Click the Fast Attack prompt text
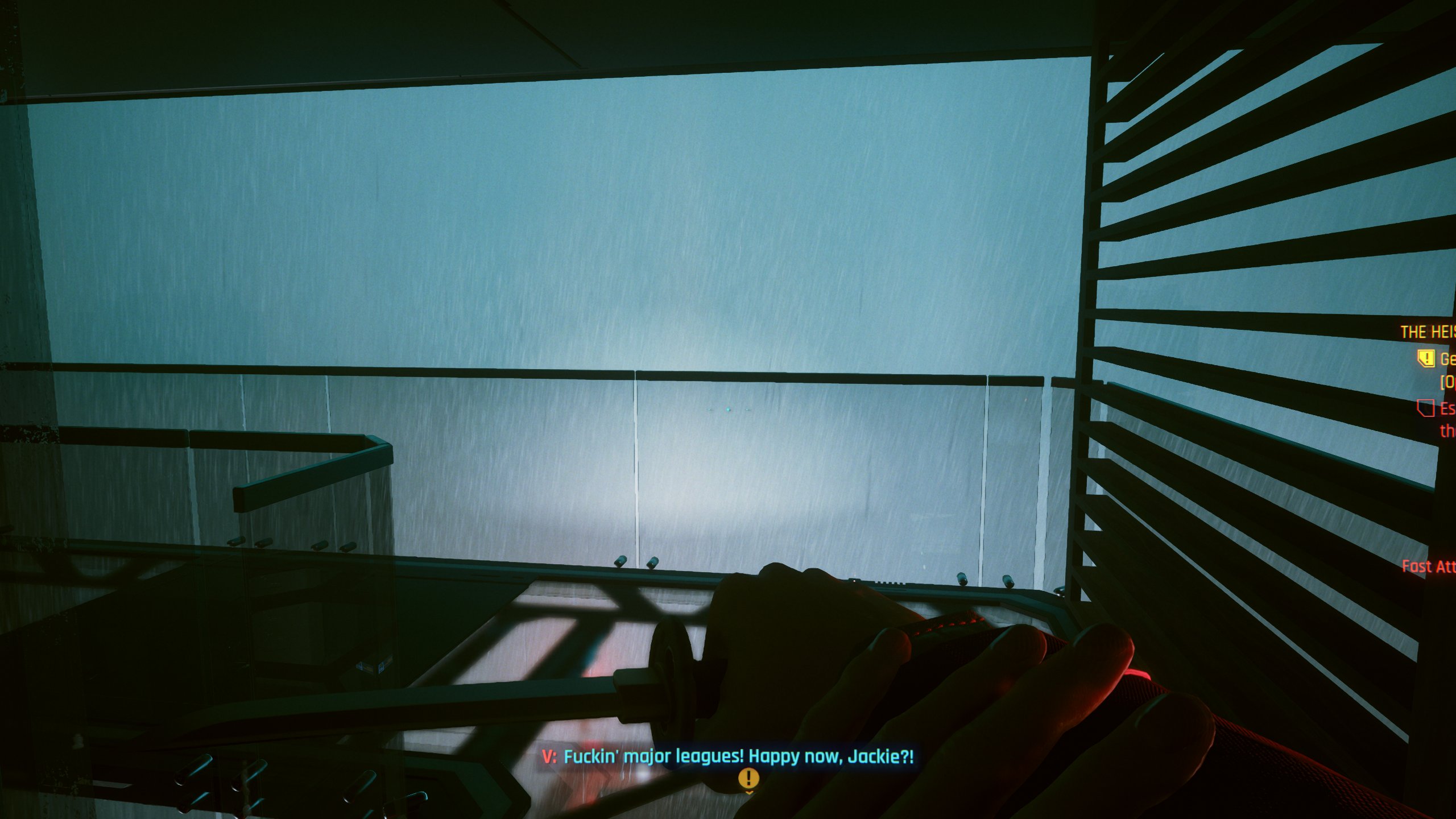Viewport: 1456px width, 819px height. click(x=1428, y=567)
